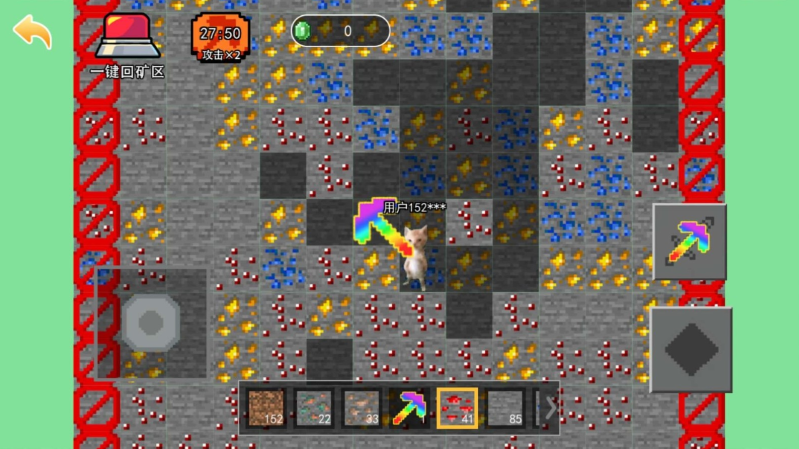Pick the hotbar ore slot showing 33

coord(361,407)
